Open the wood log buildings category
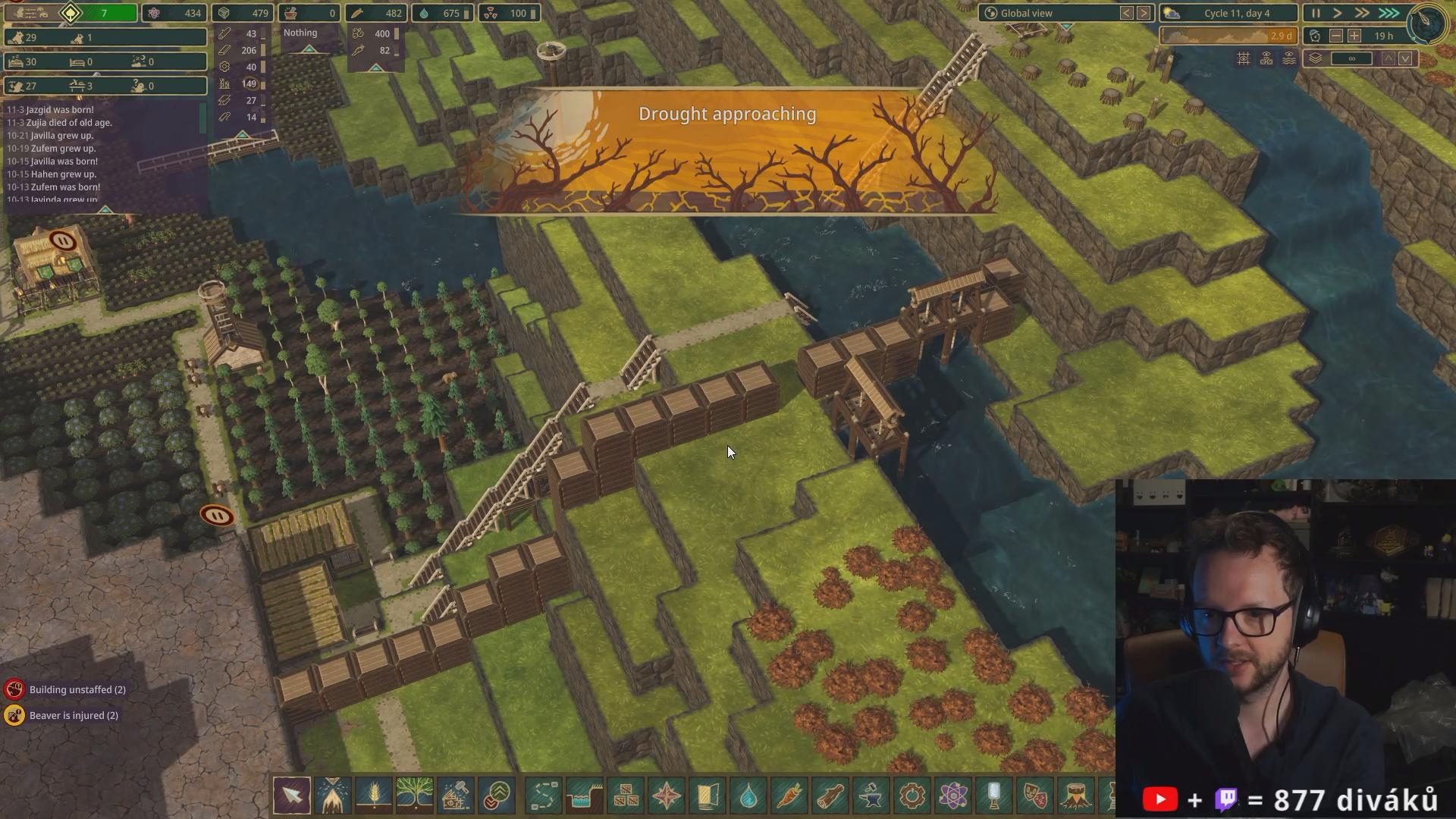This screenshot has width=1456, height=819. [x=830, y=795]
